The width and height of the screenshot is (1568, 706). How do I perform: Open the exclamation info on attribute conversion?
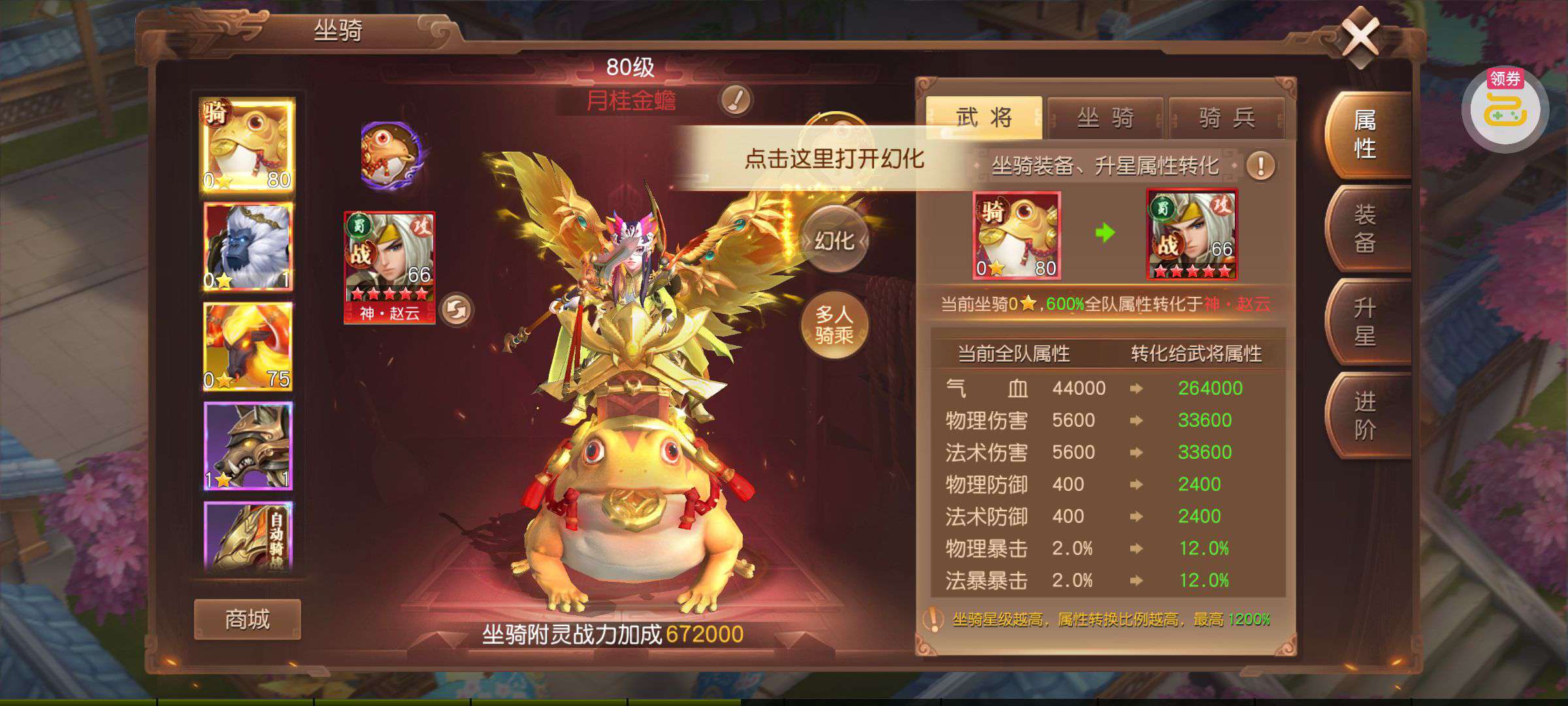(x=1260, y=166)
